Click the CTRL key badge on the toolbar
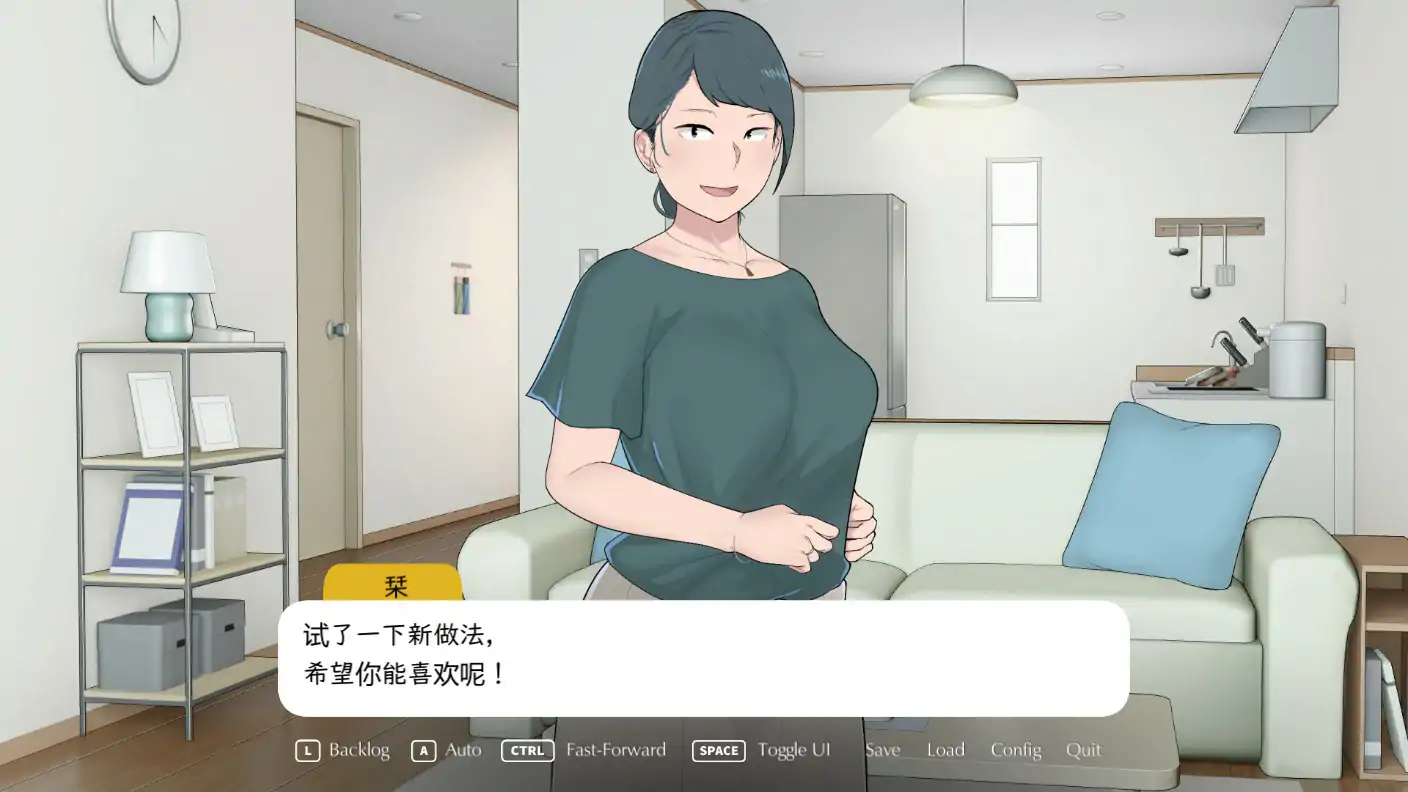Viewport: 1408px width, 792px height. point(527,750)
